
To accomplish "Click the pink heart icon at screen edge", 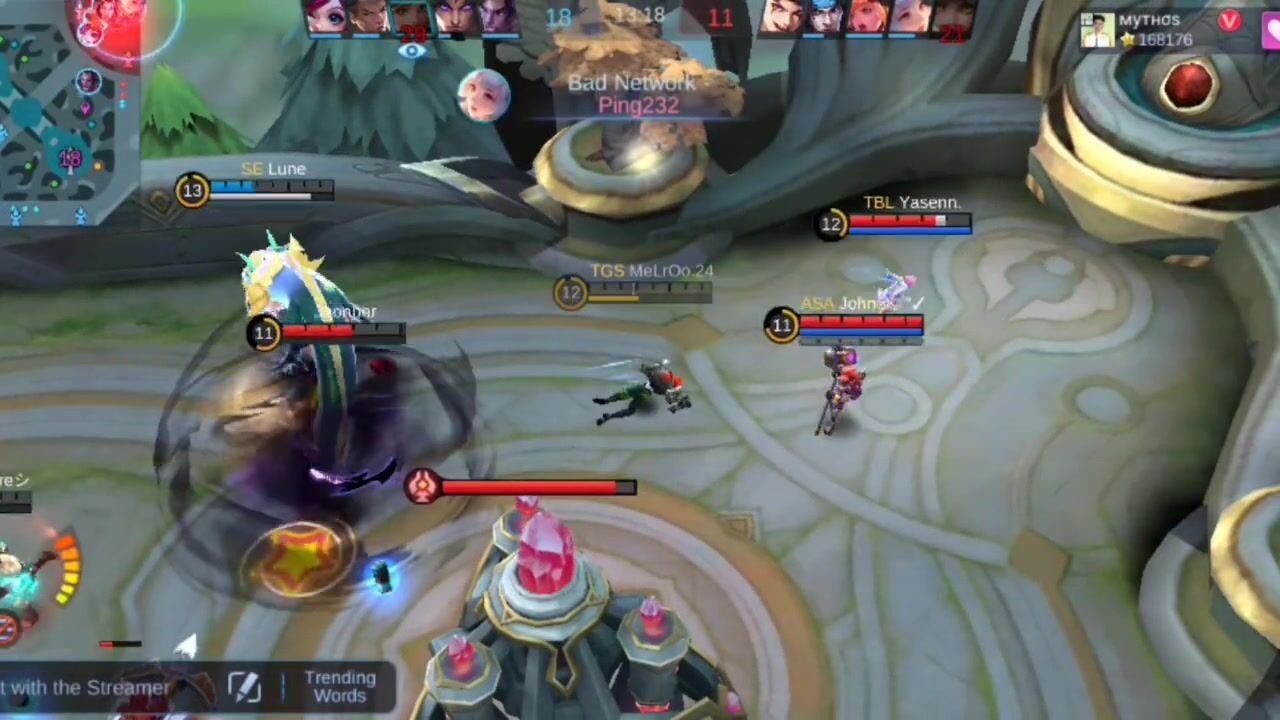I will tap(1272, 32).
